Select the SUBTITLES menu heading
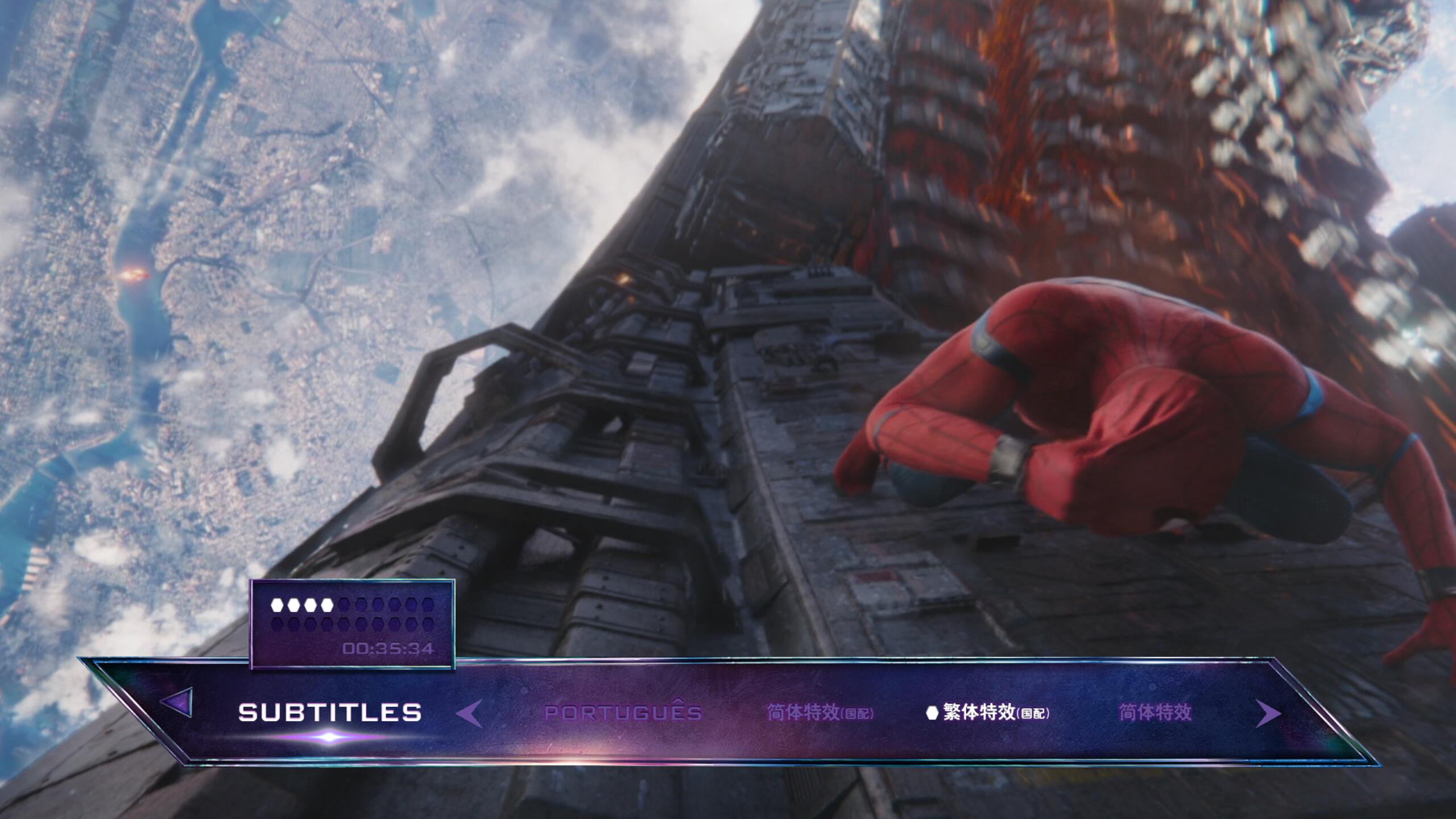 coord(330,712)
